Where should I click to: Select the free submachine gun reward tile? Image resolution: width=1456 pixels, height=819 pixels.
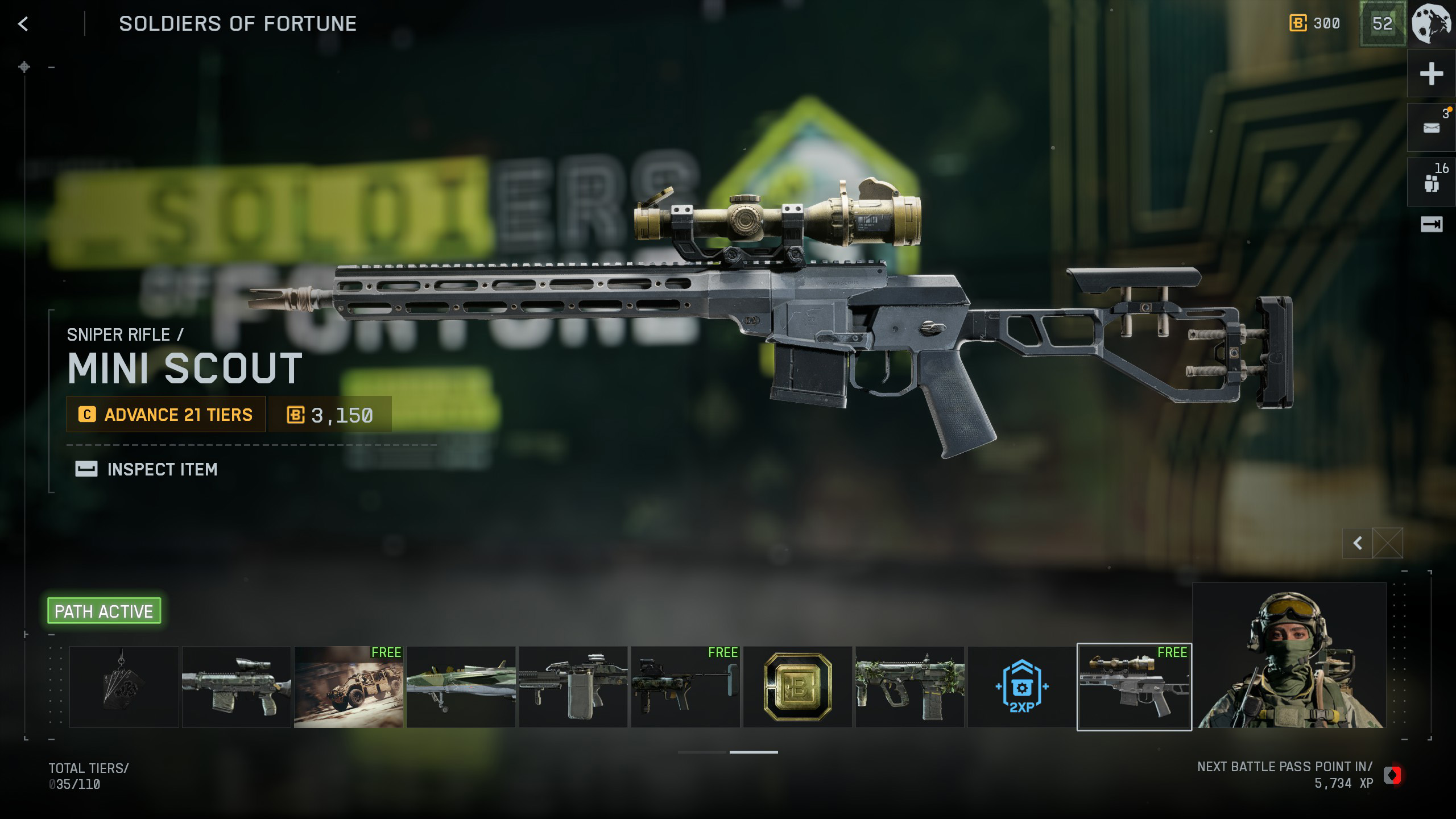[685, 687]
